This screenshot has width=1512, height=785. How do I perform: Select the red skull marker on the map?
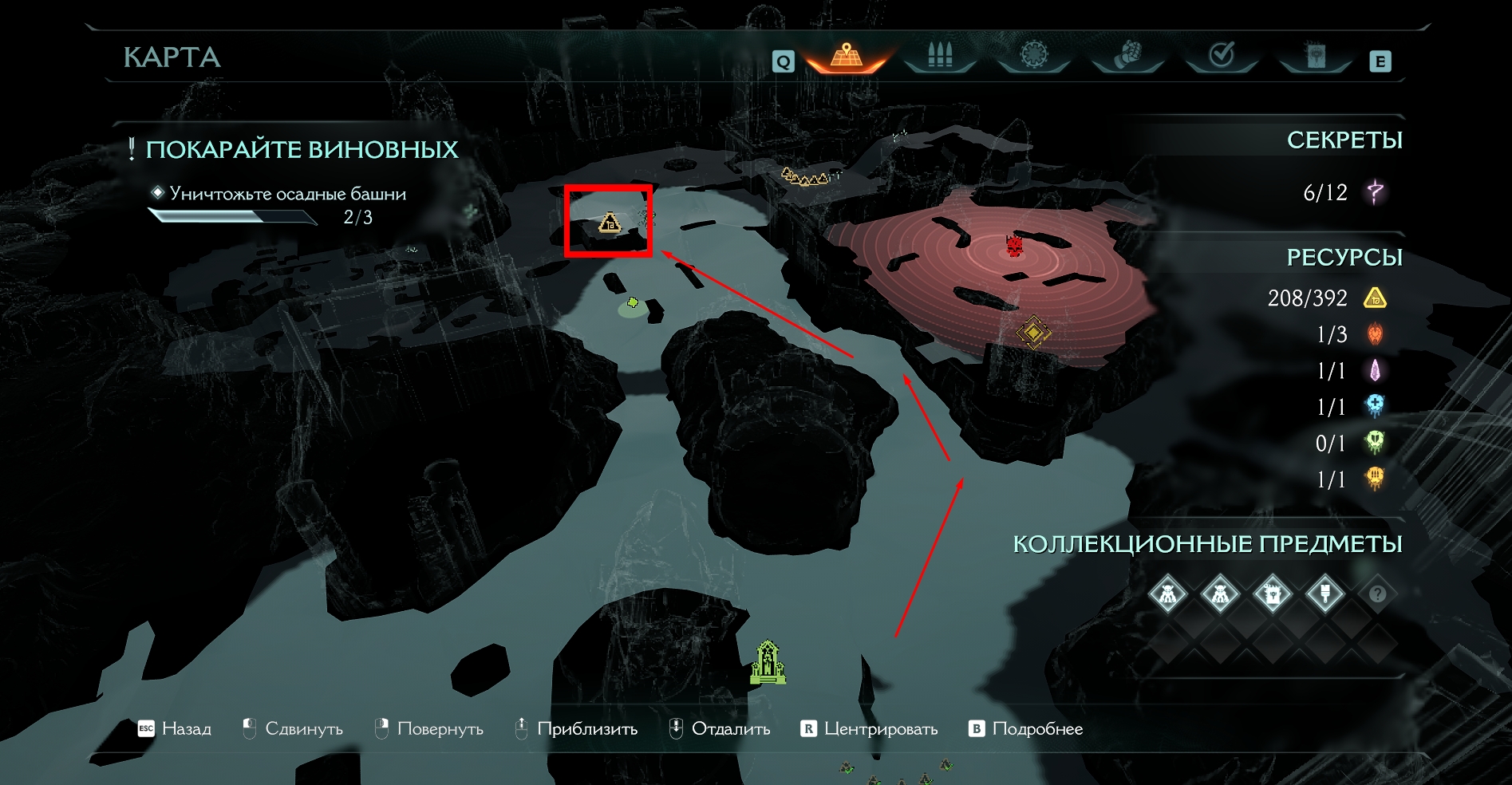[1014, 246]
